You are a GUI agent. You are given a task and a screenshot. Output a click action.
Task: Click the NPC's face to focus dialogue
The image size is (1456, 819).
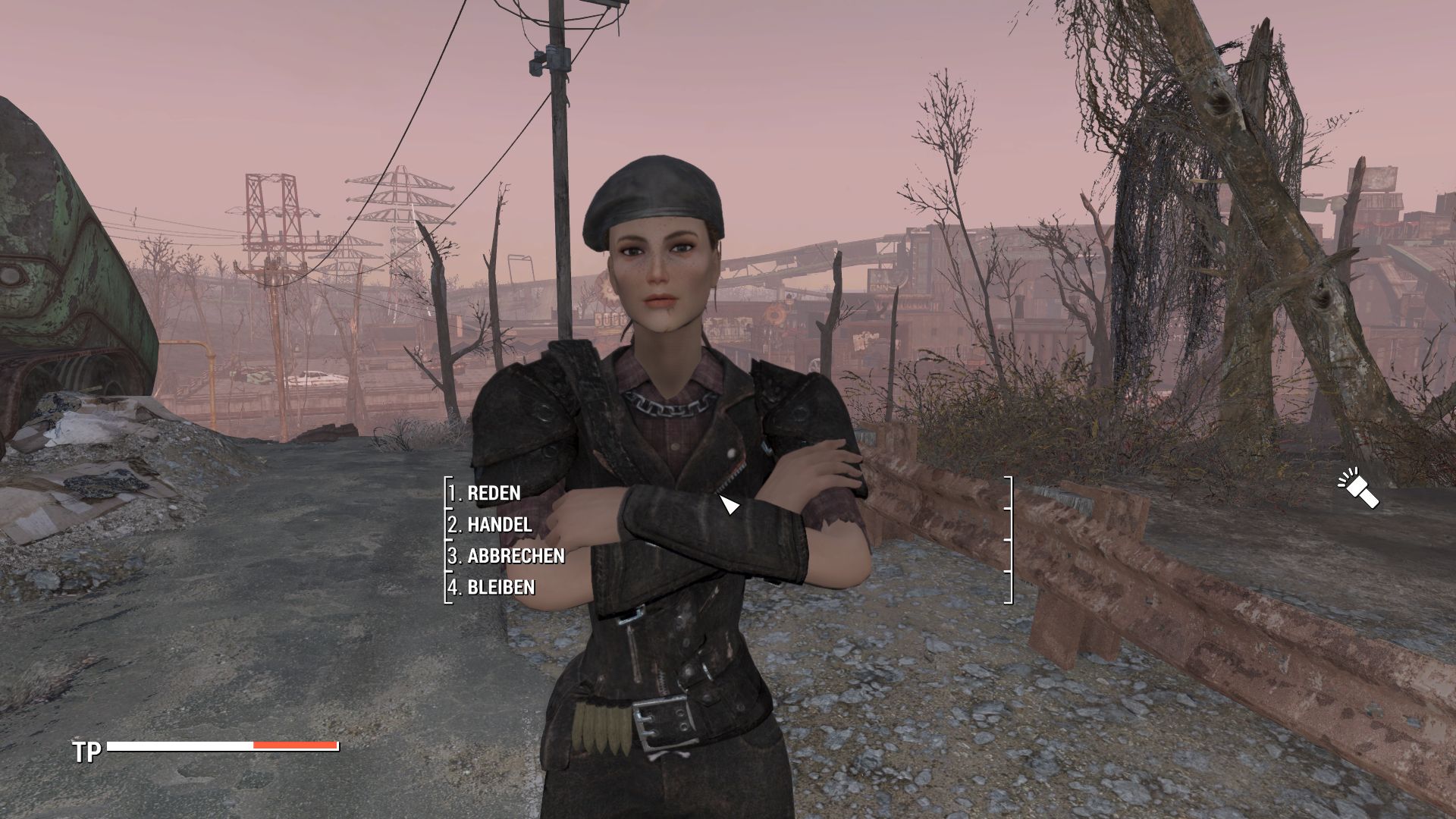660,273
